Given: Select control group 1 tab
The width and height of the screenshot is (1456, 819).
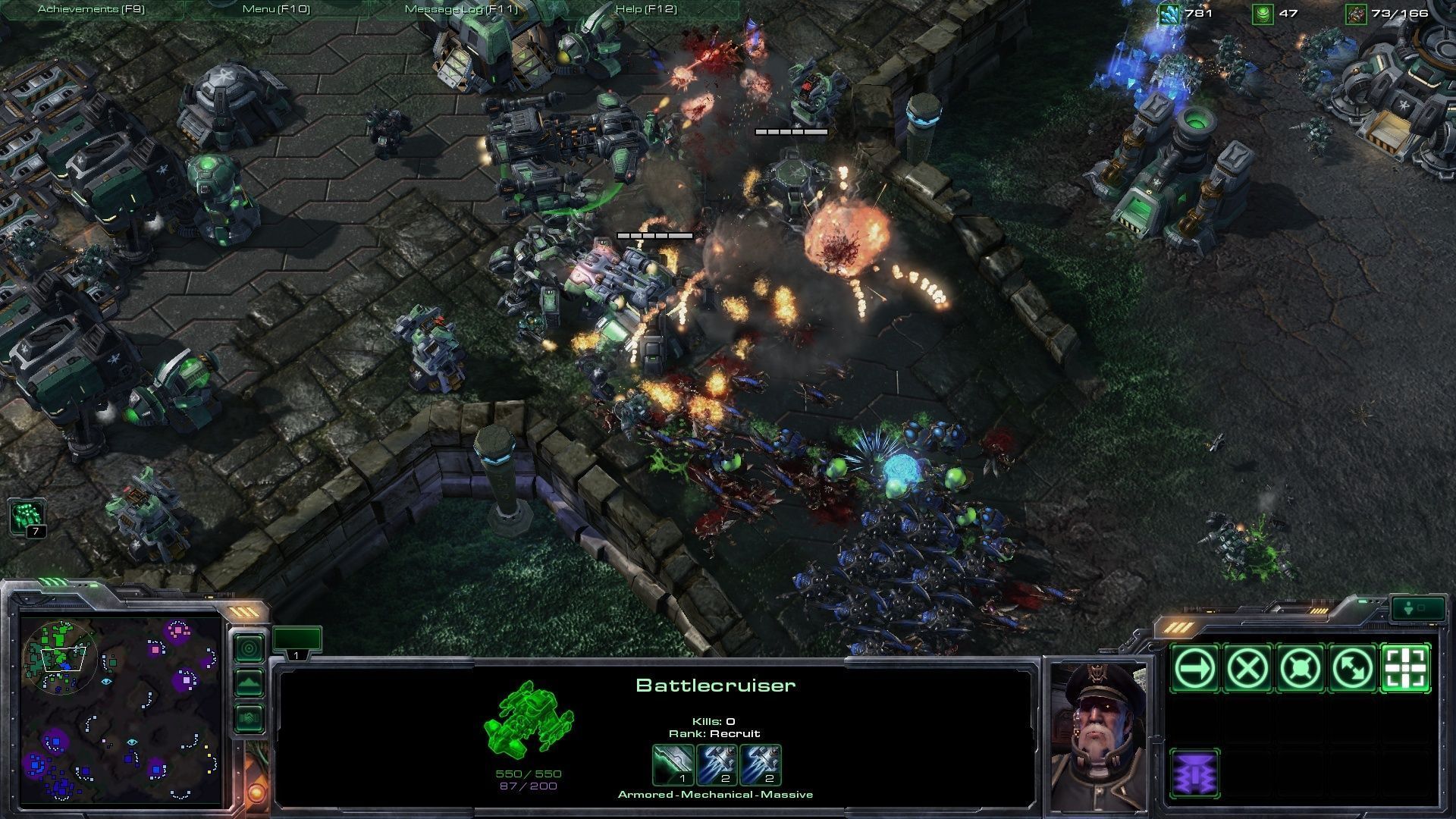Looking at the screenshot, I should tap(297, 641).
